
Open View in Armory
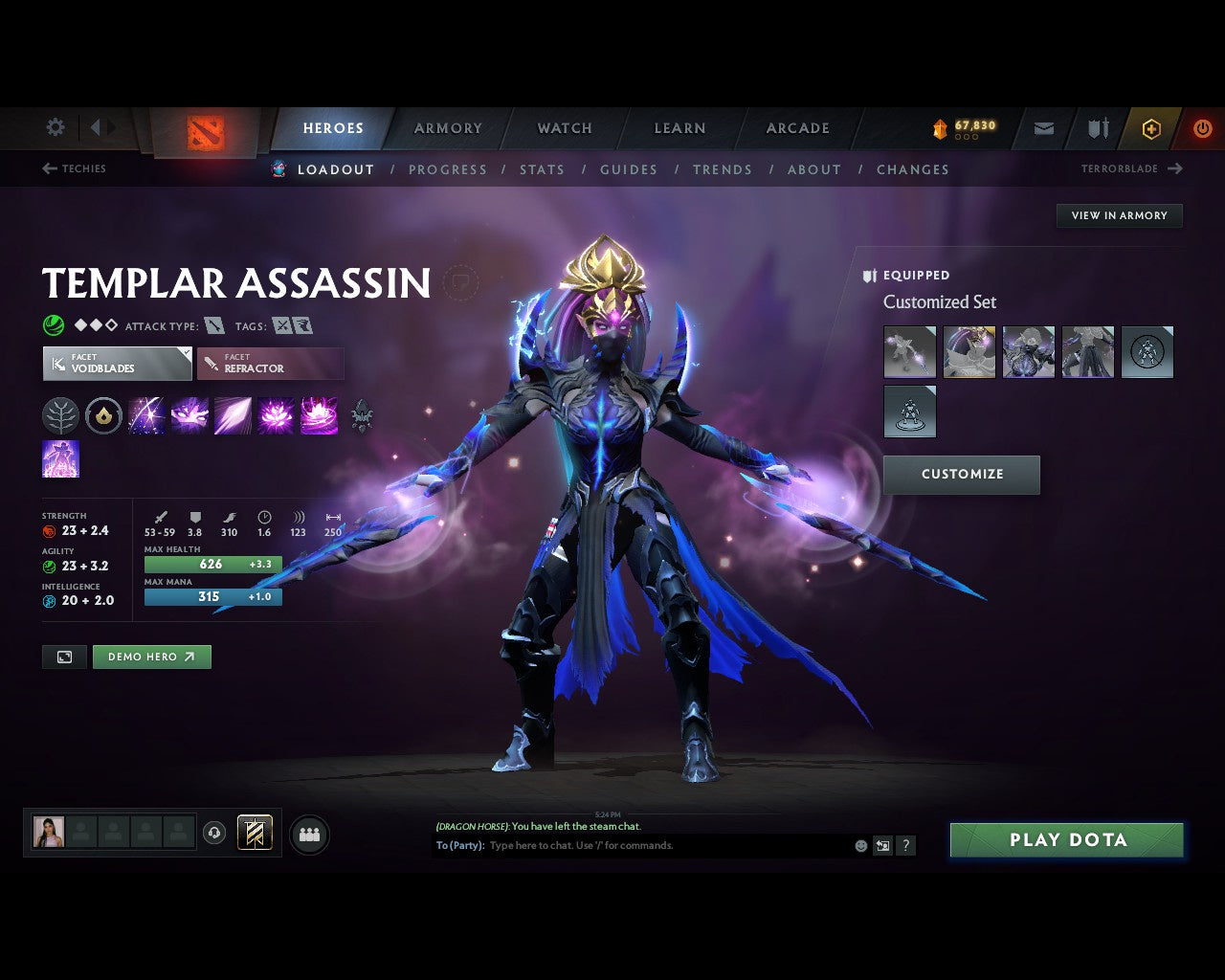(x=1118, y=215)
